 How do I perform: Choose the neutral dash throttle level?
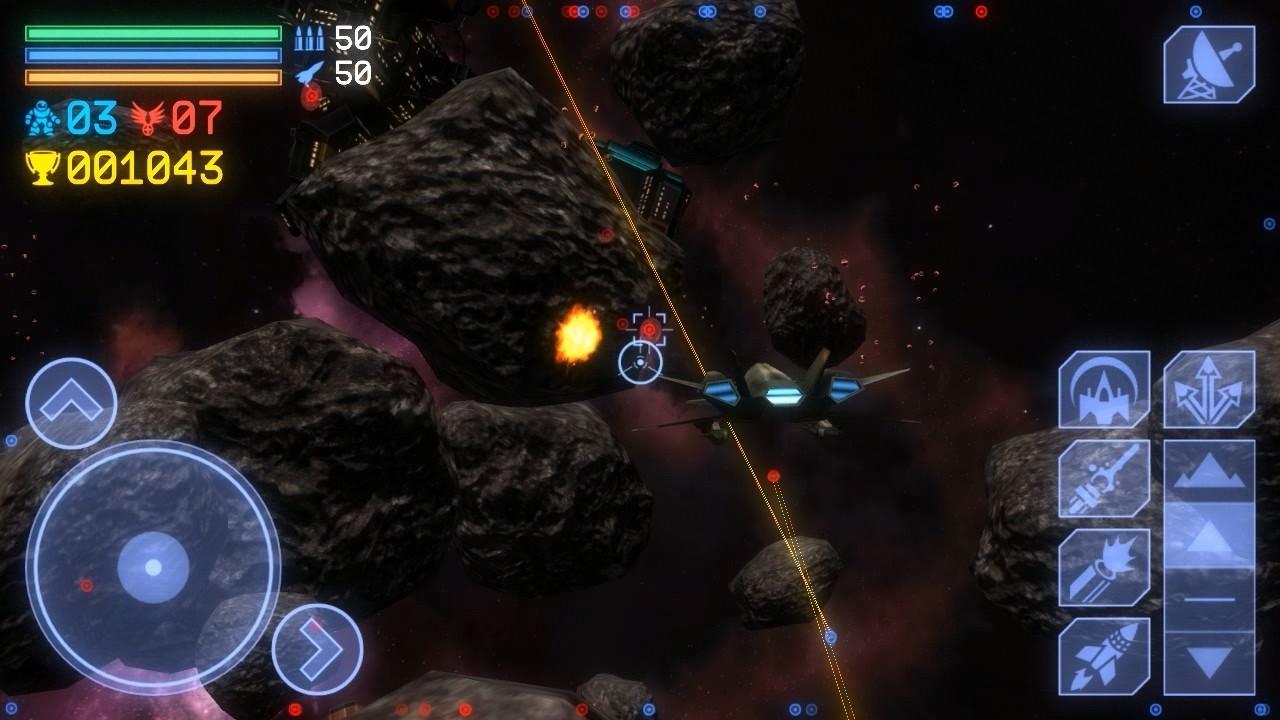click(x=1208, y=600)
